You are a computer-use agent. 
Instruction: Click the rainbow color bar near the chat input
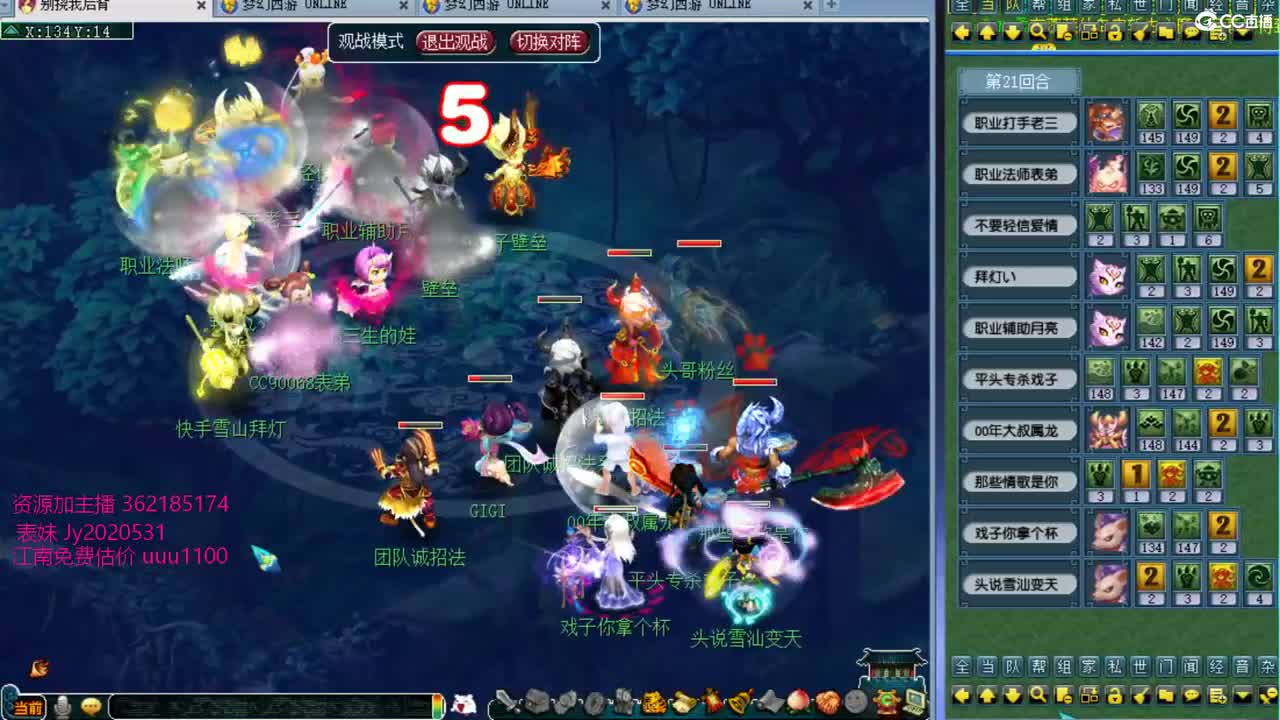coord(438,706)
